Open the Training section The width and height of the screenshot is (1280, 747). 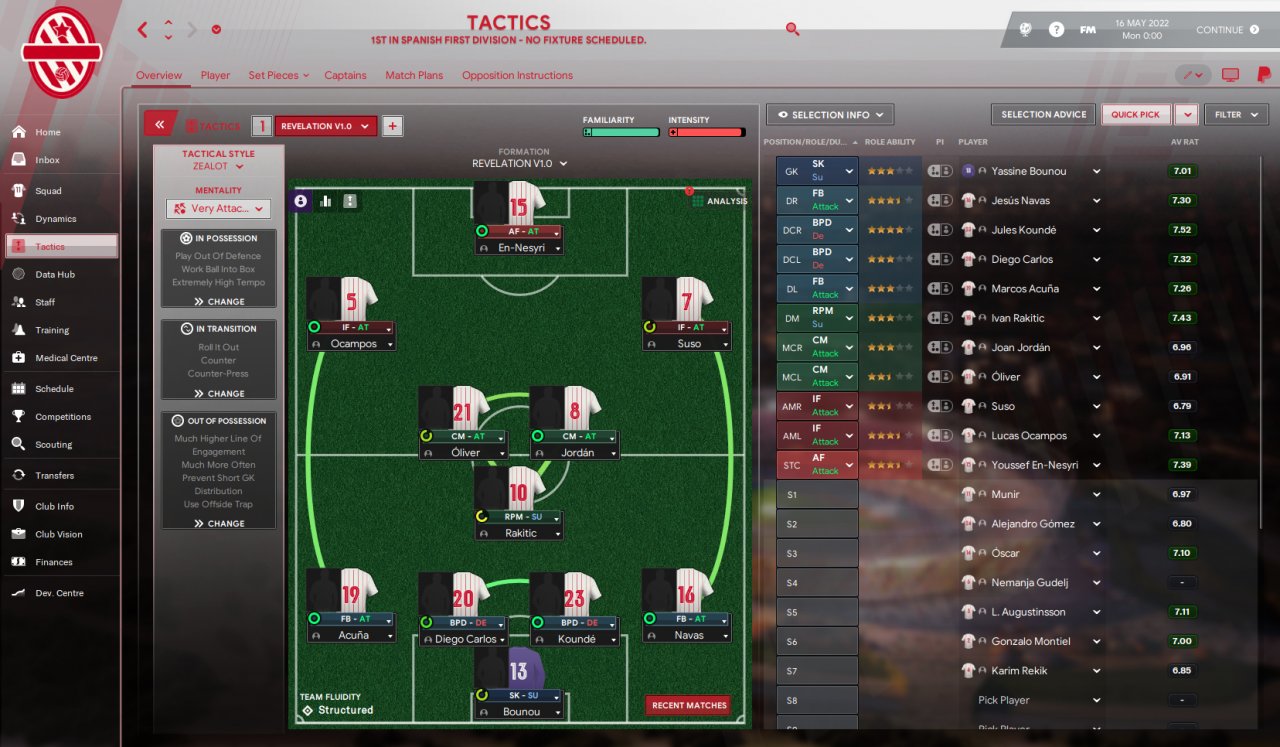(52, 330)
